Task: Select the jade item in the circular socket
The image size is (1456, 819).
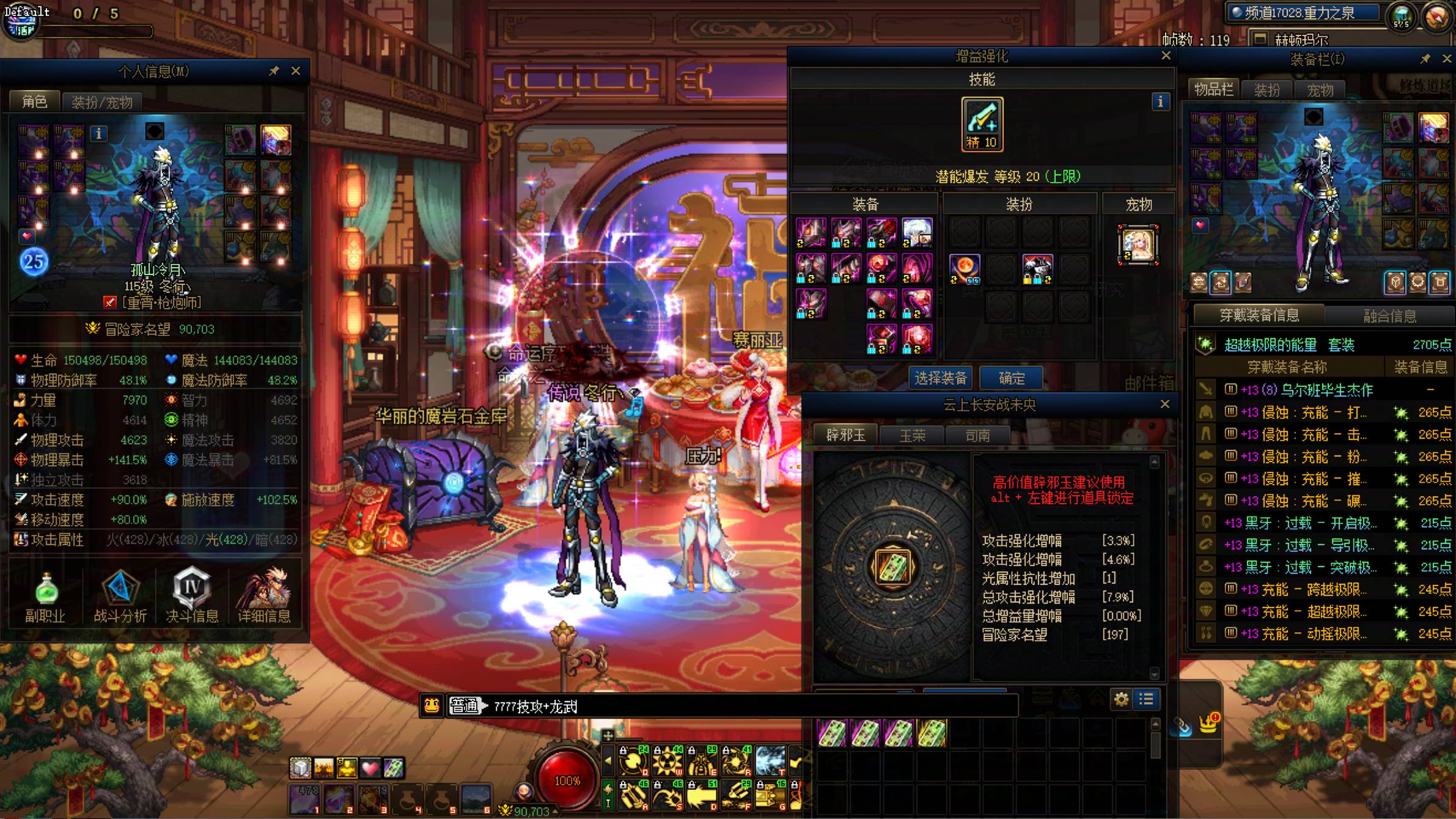Action: pos(892,566)
